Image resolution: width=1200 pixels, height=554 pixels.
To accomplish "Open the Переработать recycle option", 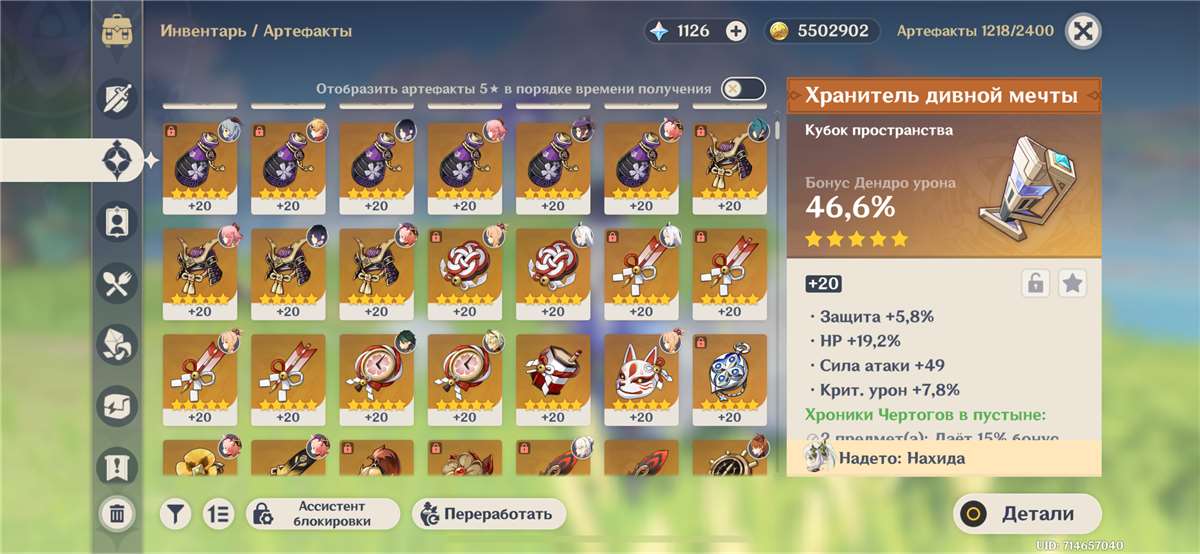I will [x=489, y=514].
